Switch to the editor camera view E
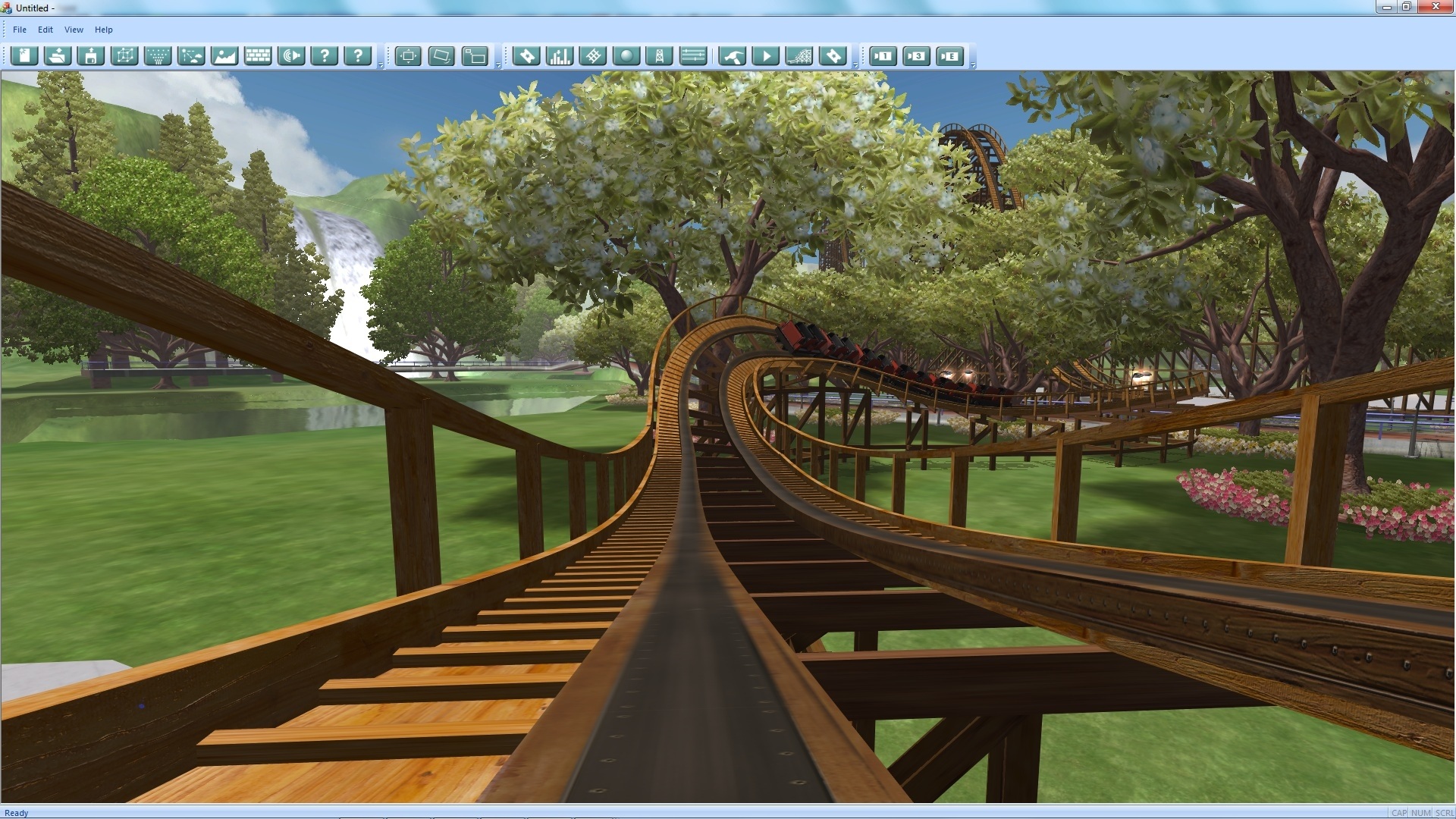This screenshot has height=819, width=1456. [x=950, y=55]
